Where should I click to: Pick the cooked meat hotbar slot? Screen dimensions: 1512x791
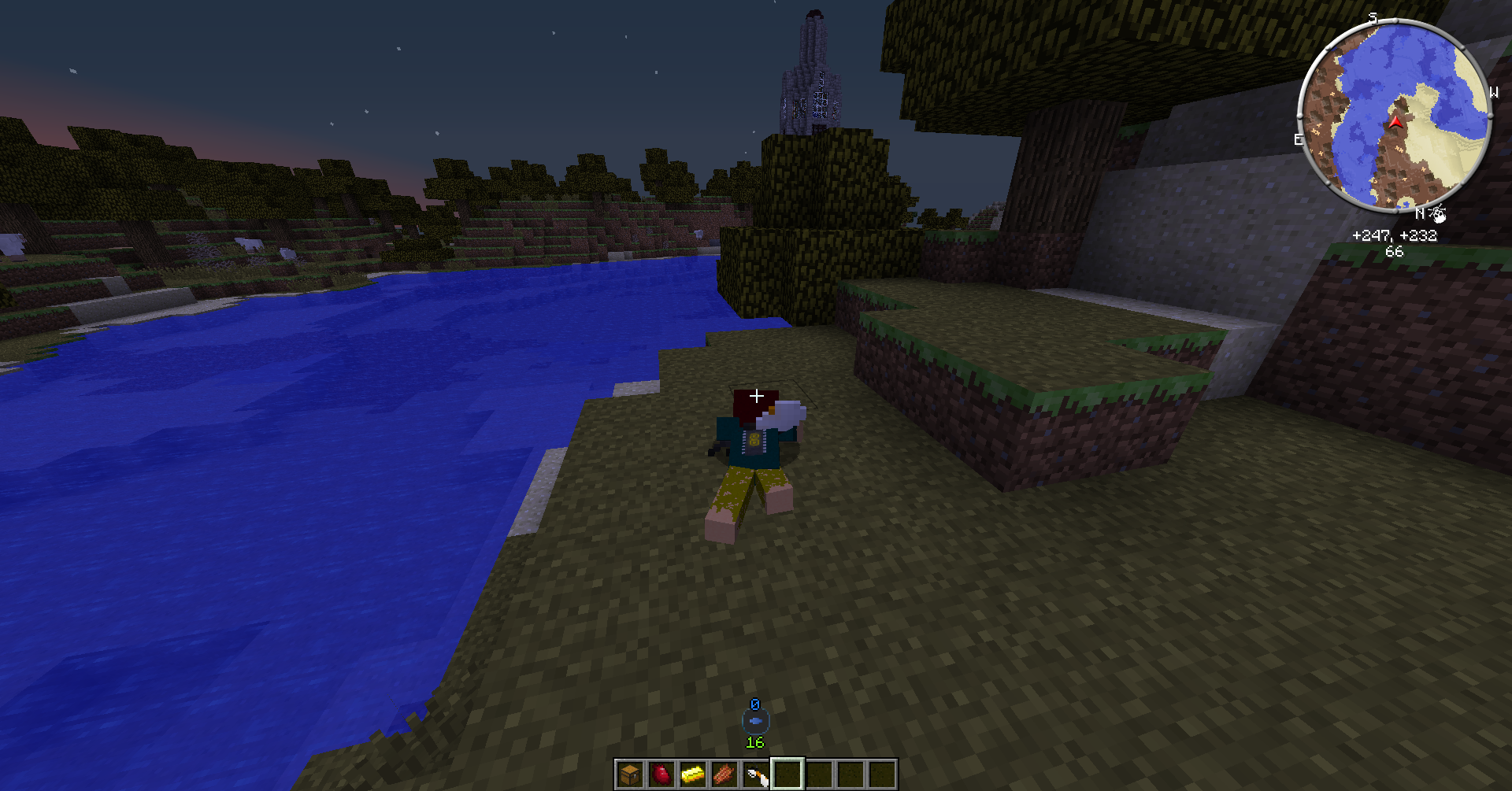pyautogui.click(x=724, y=774)
